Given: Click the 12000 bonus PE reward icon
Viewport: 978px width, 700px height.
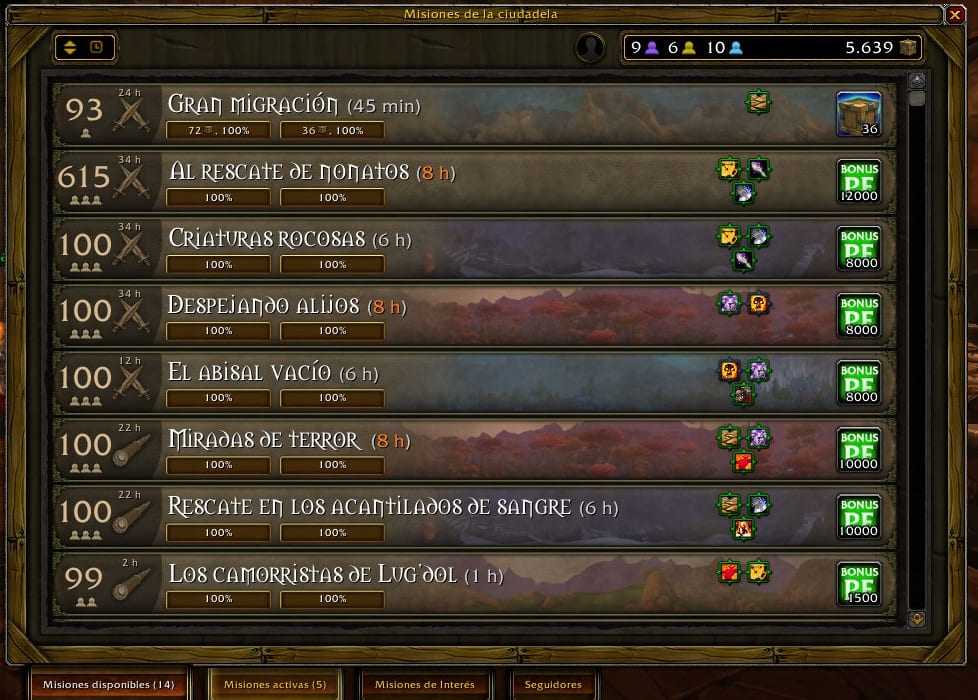Looking at the screenshot, I should [858, 181].
